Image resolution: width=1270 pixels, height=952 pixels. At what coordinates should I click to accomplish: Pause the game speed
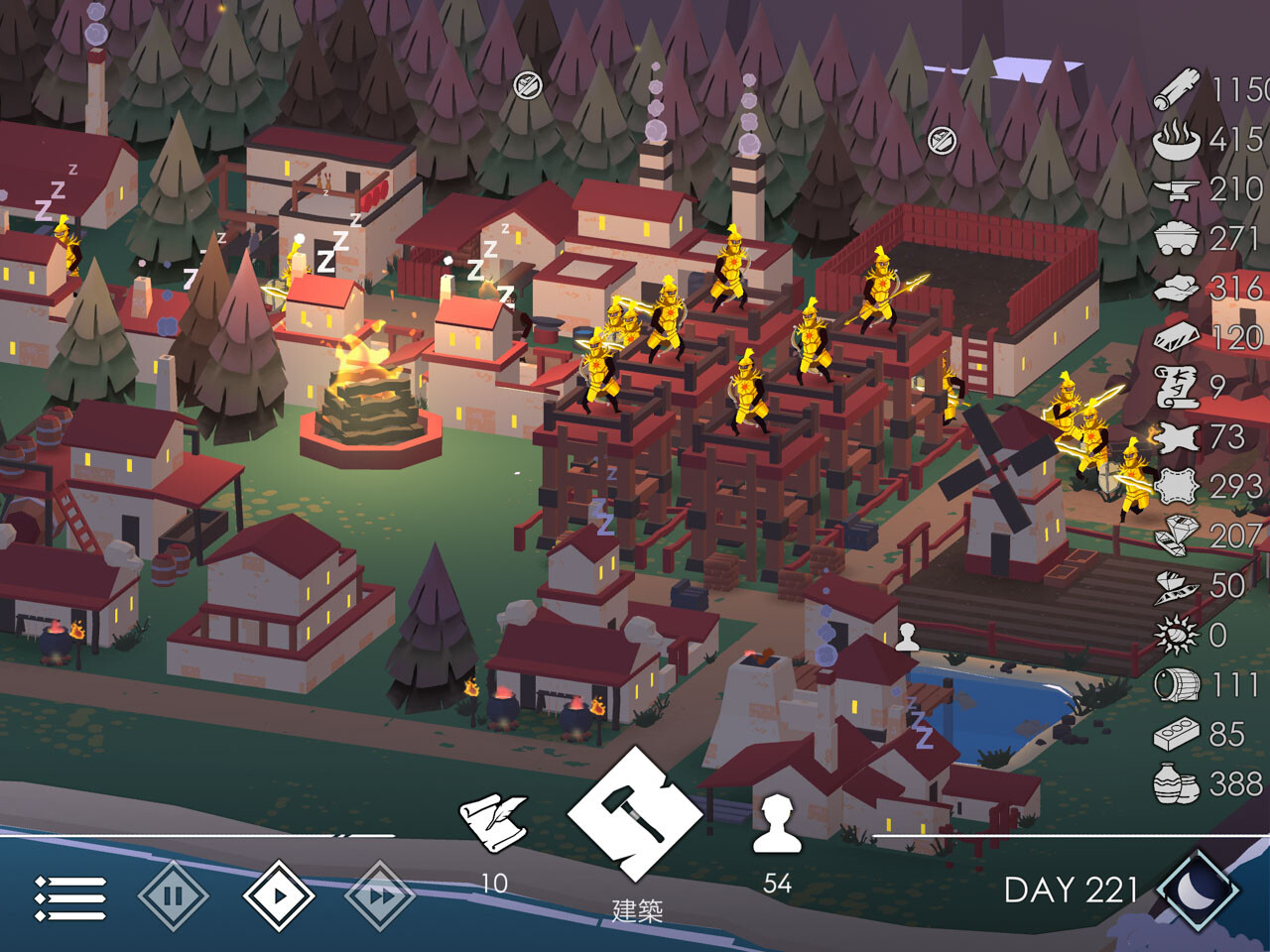[174, 896]
